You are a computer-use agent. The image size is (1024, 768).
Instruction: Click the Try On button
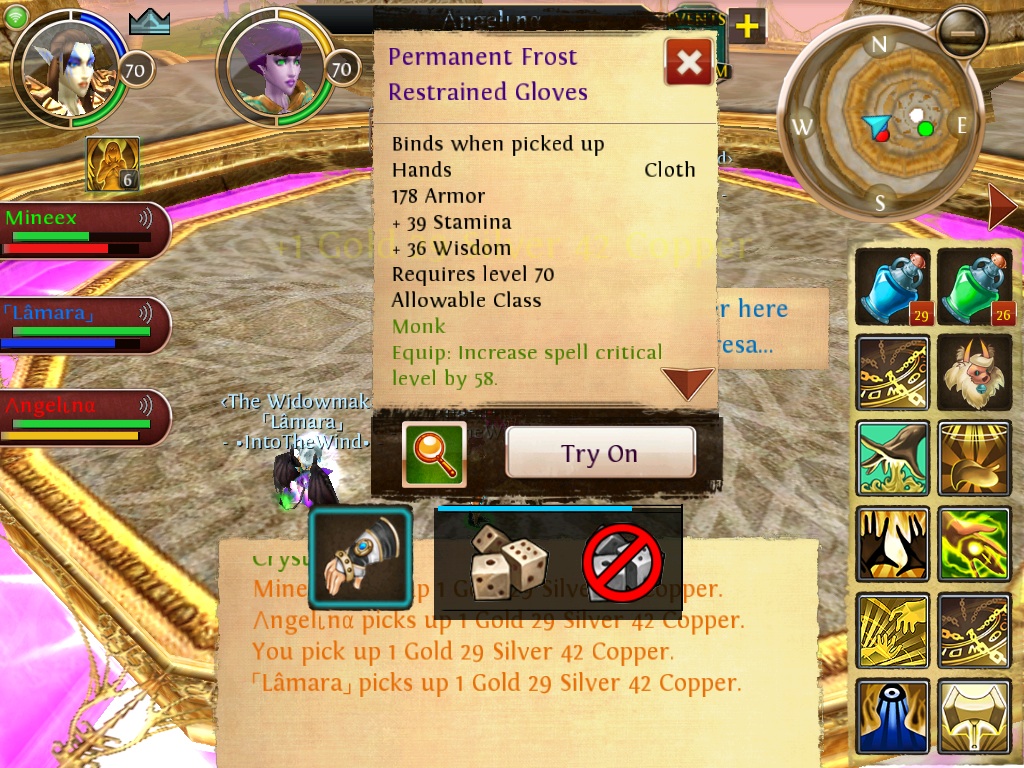tap(600, 453)
